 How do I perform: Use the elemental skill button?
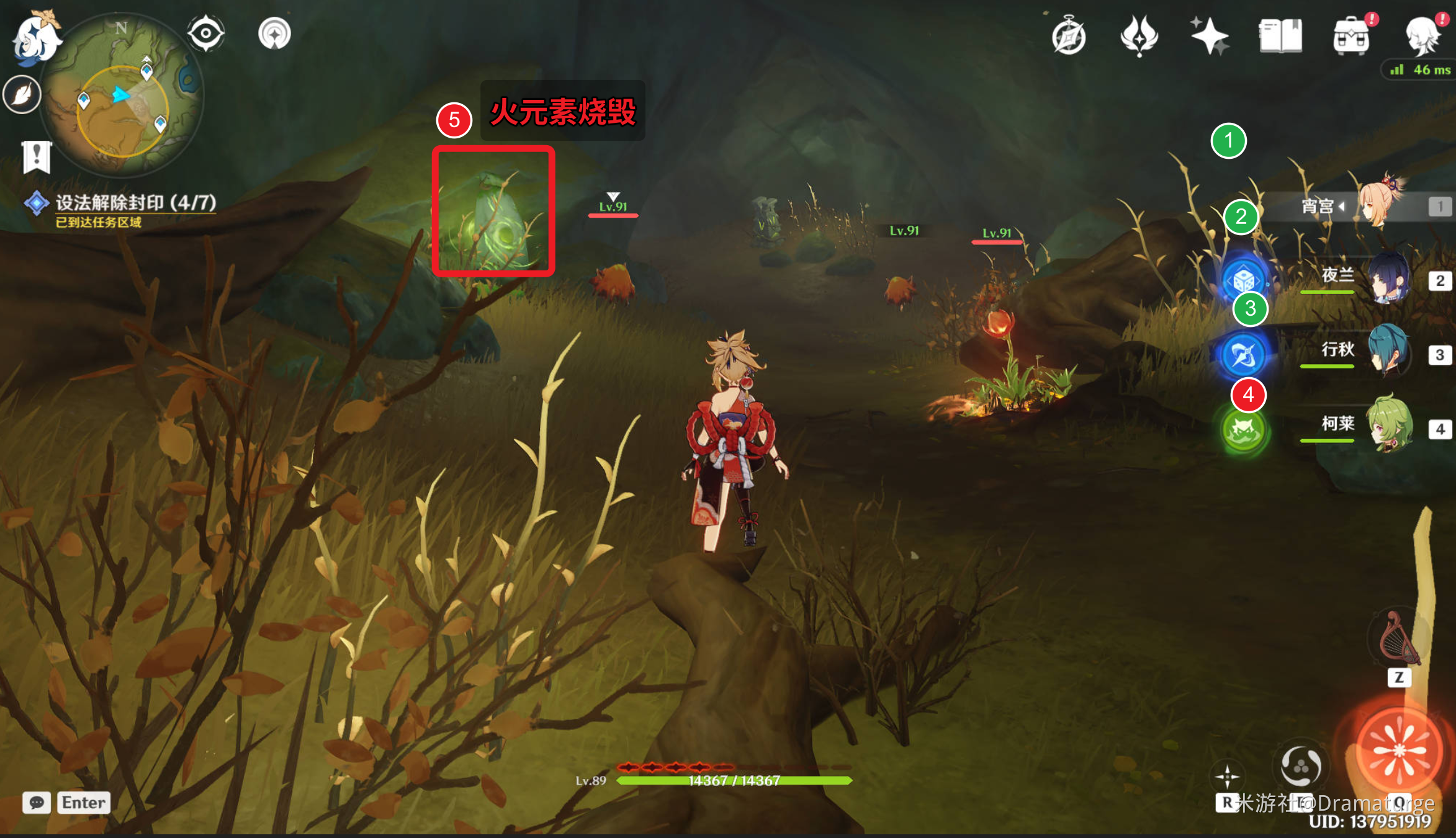point(1300,767)
